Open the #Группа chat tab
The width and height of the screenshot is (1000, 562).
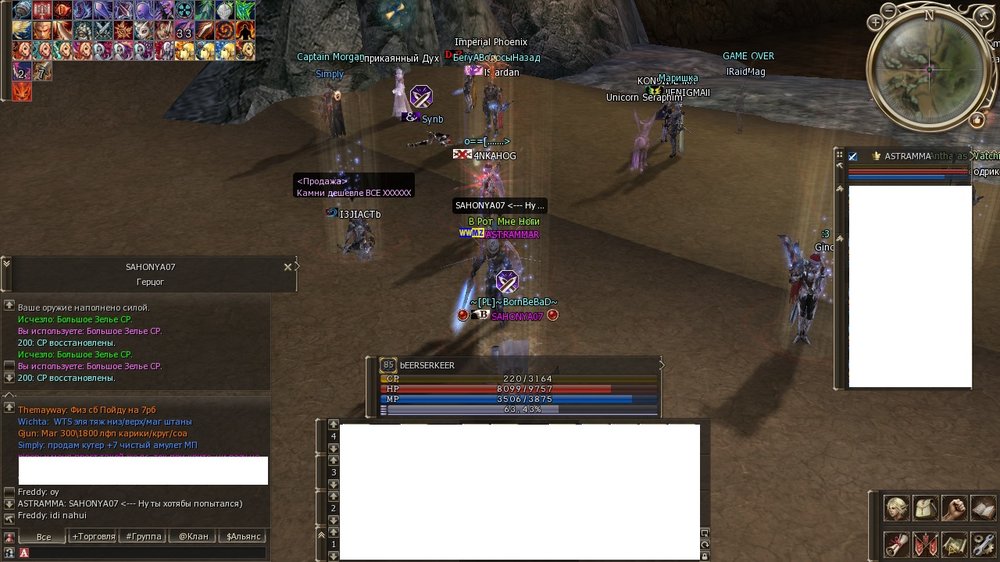pos(144,537)
